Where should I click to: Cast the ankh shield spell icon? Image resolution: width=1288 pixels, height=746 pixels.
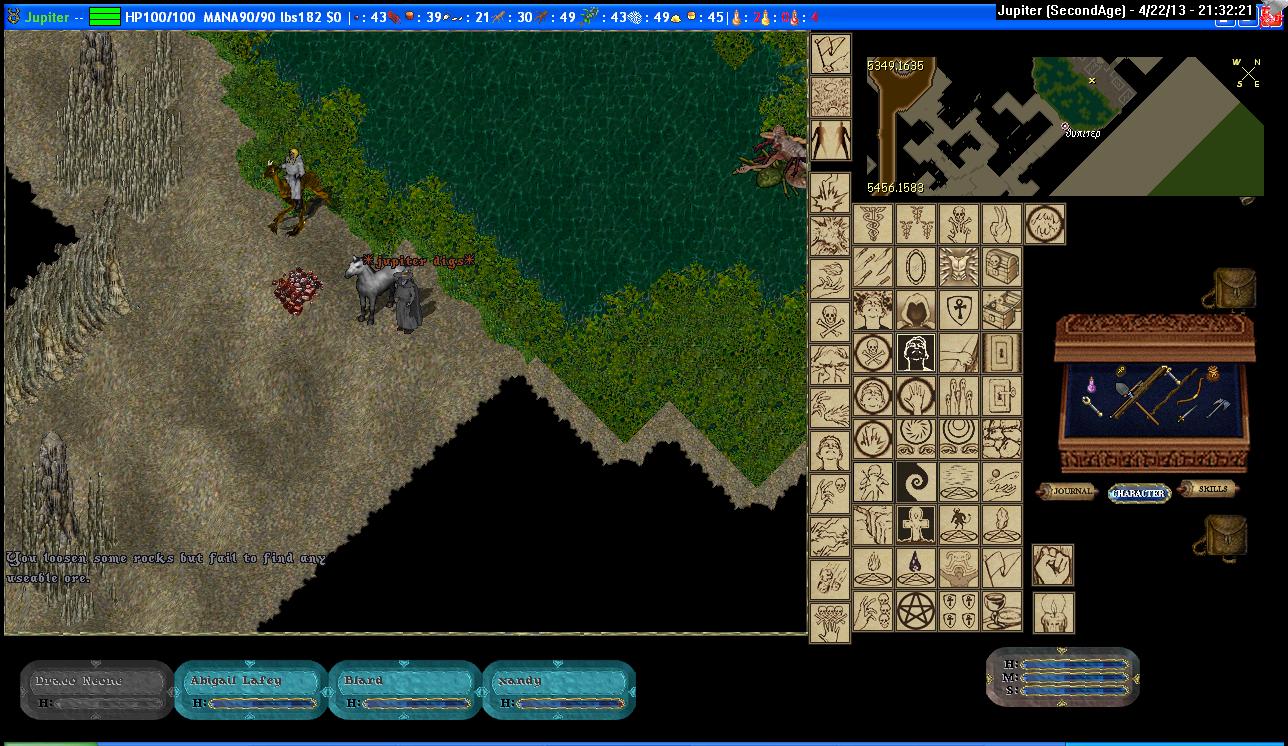(x=958, y=310)
